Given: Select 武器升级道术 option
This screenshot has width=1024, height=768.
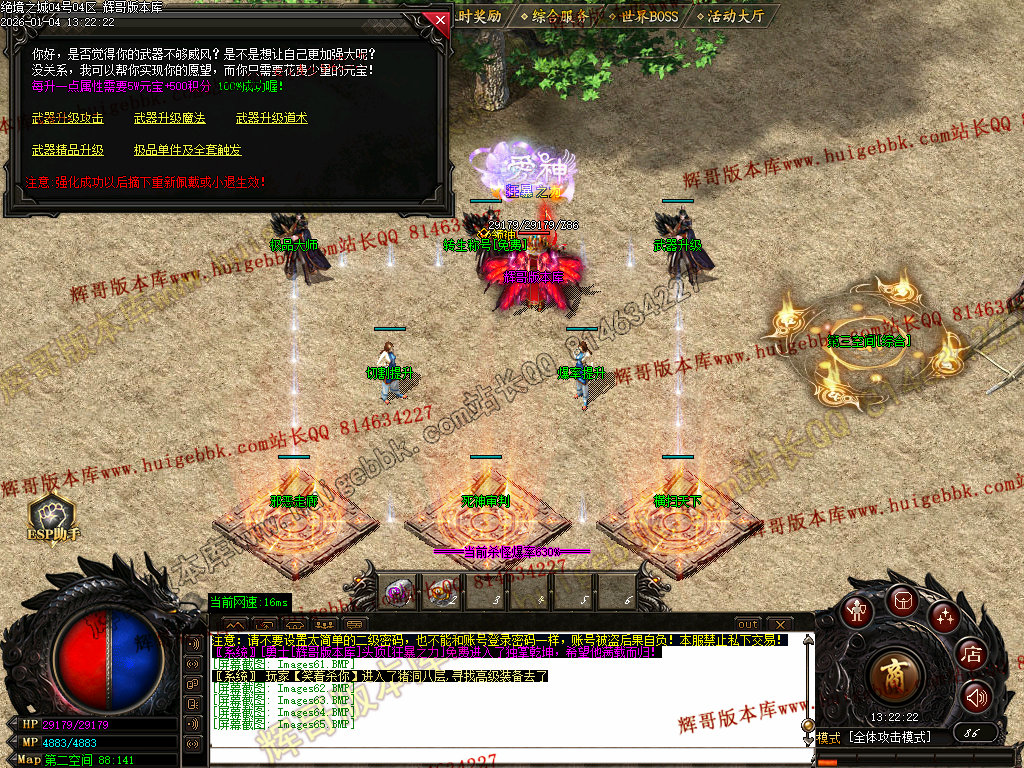Looking at the screenshot, I should point(271,118).
